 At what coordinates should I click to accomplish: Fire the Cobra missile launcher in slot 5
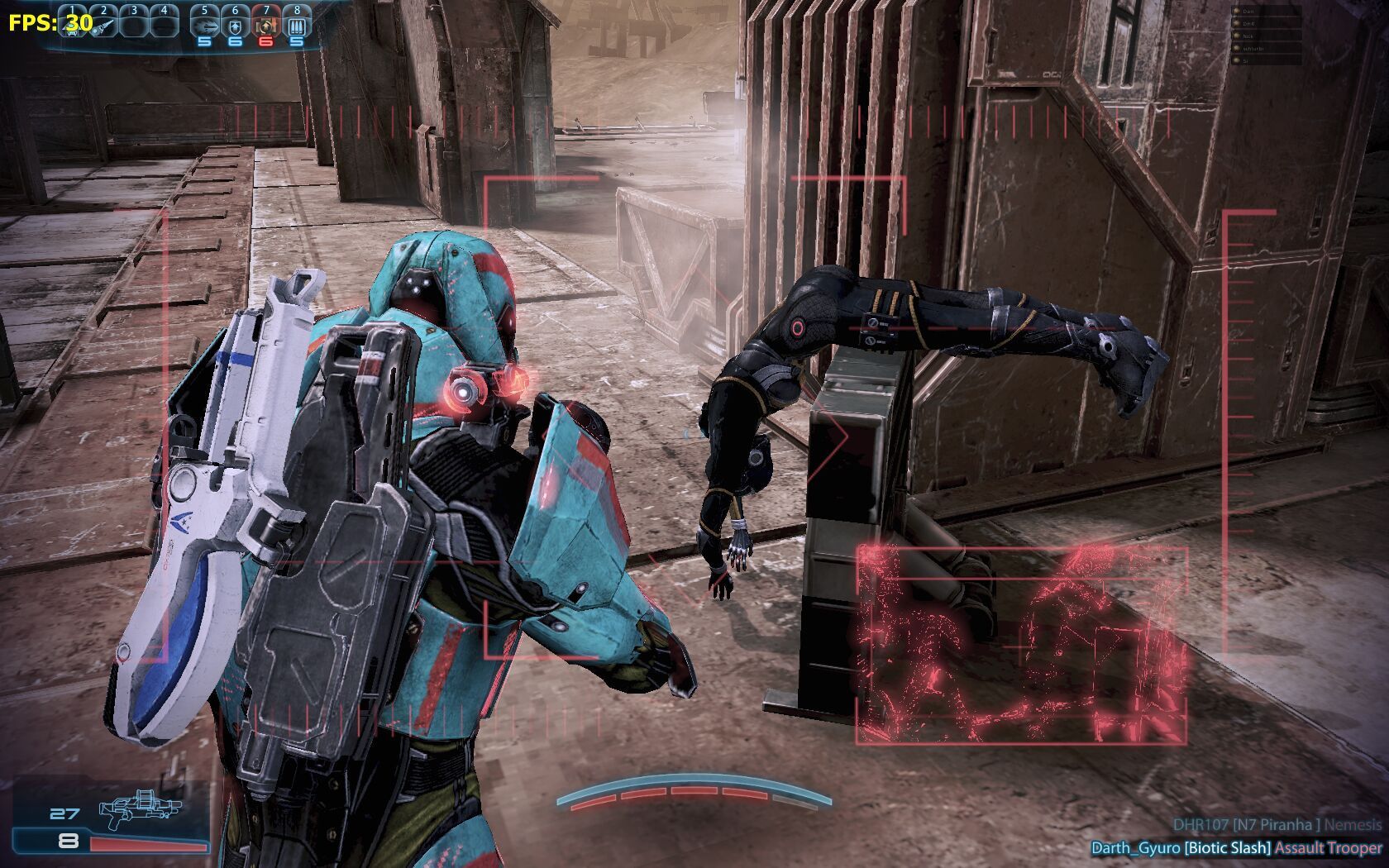tap(204, 24)
